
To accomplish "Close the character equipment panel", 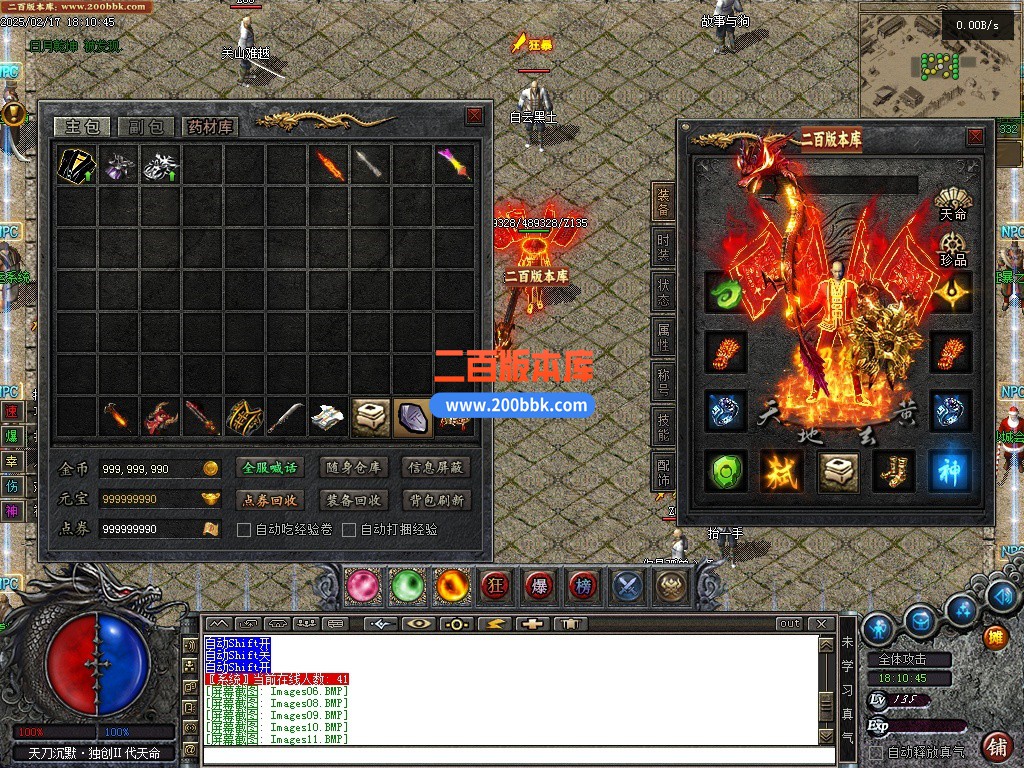I will (975, 137).
